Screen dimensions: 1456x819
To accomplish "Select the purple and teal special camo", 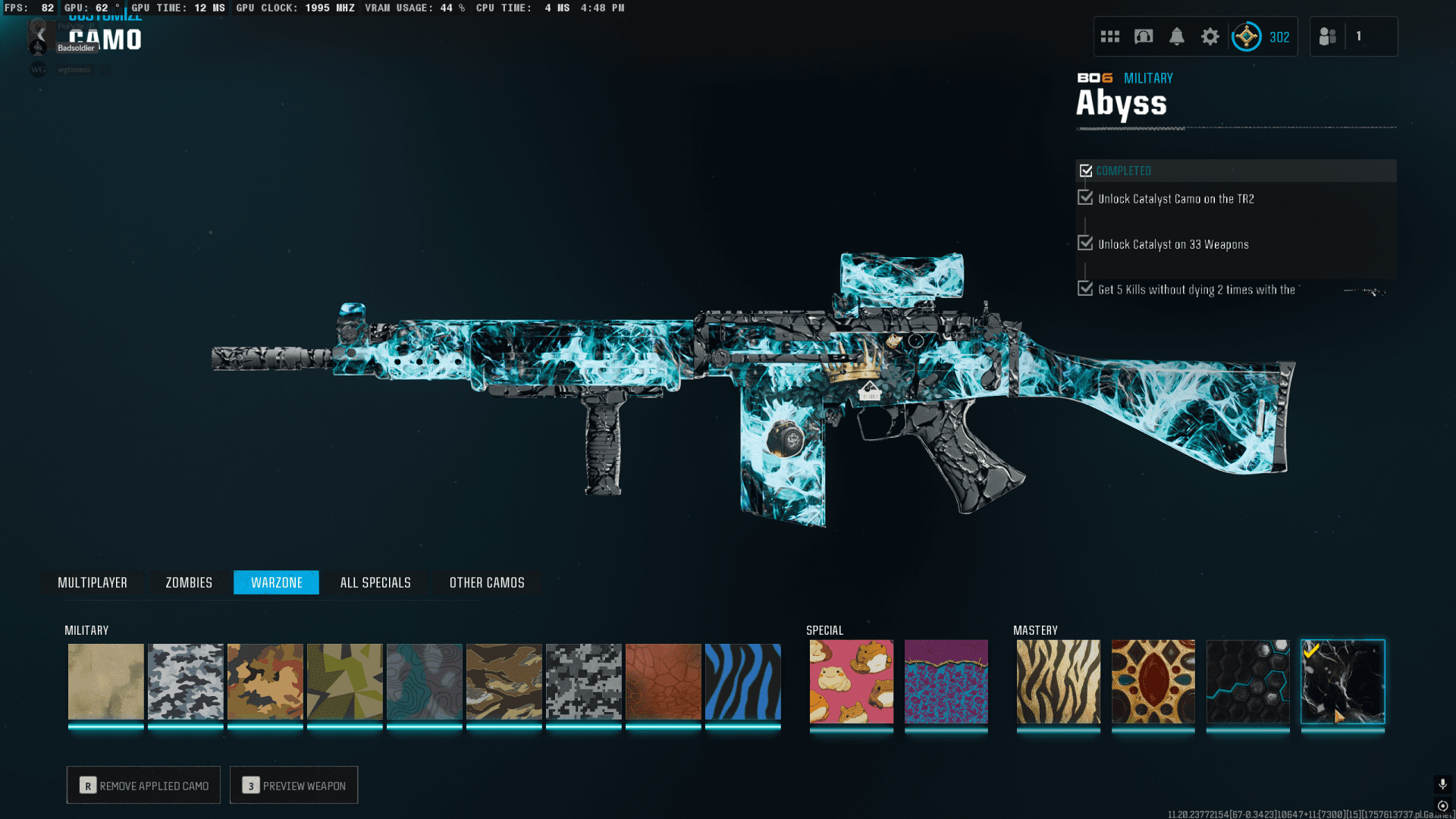I will [x=946, y=682].
